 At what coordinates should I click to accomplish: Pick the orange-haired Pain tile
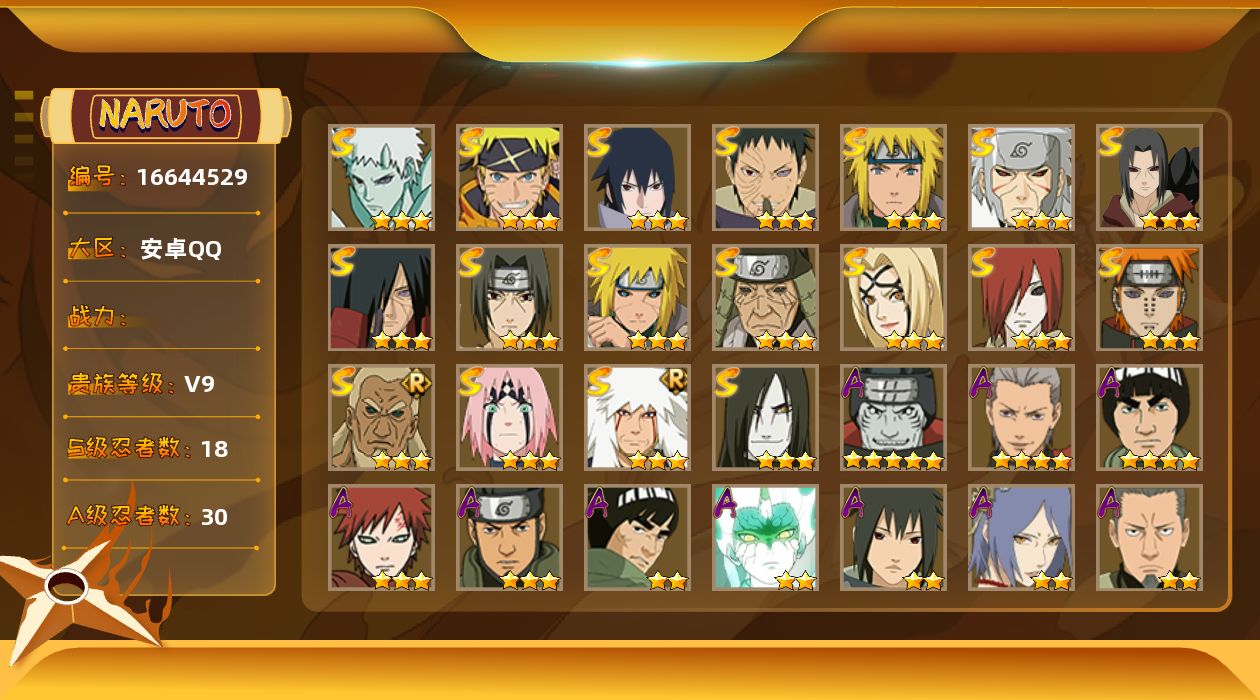click(1149, 297)
